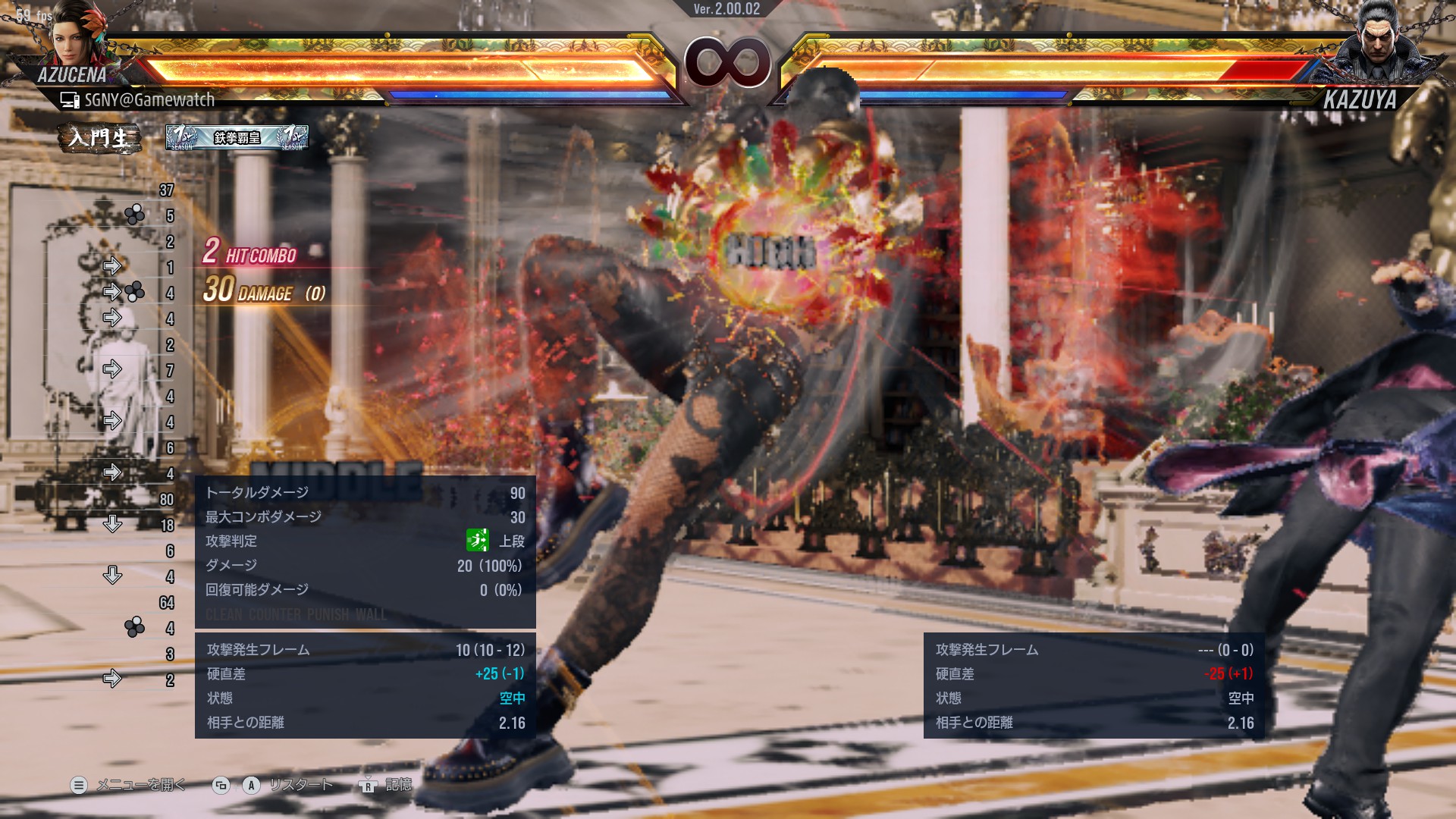Click the 入門生 wooden rank plaque

coord(99,138)
